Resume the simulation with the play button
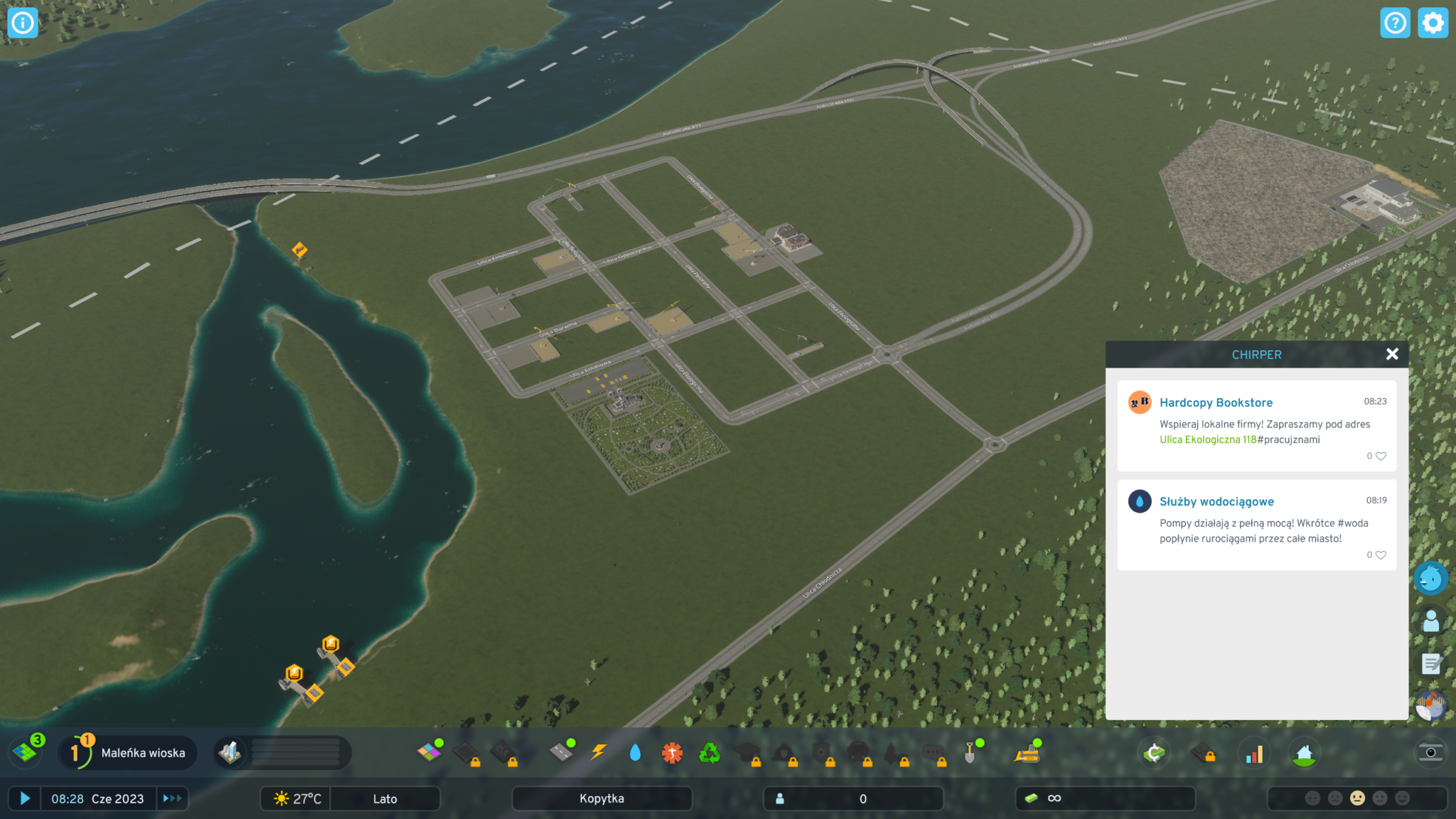This screenshot has height=819, width=1456. [25, 798]
